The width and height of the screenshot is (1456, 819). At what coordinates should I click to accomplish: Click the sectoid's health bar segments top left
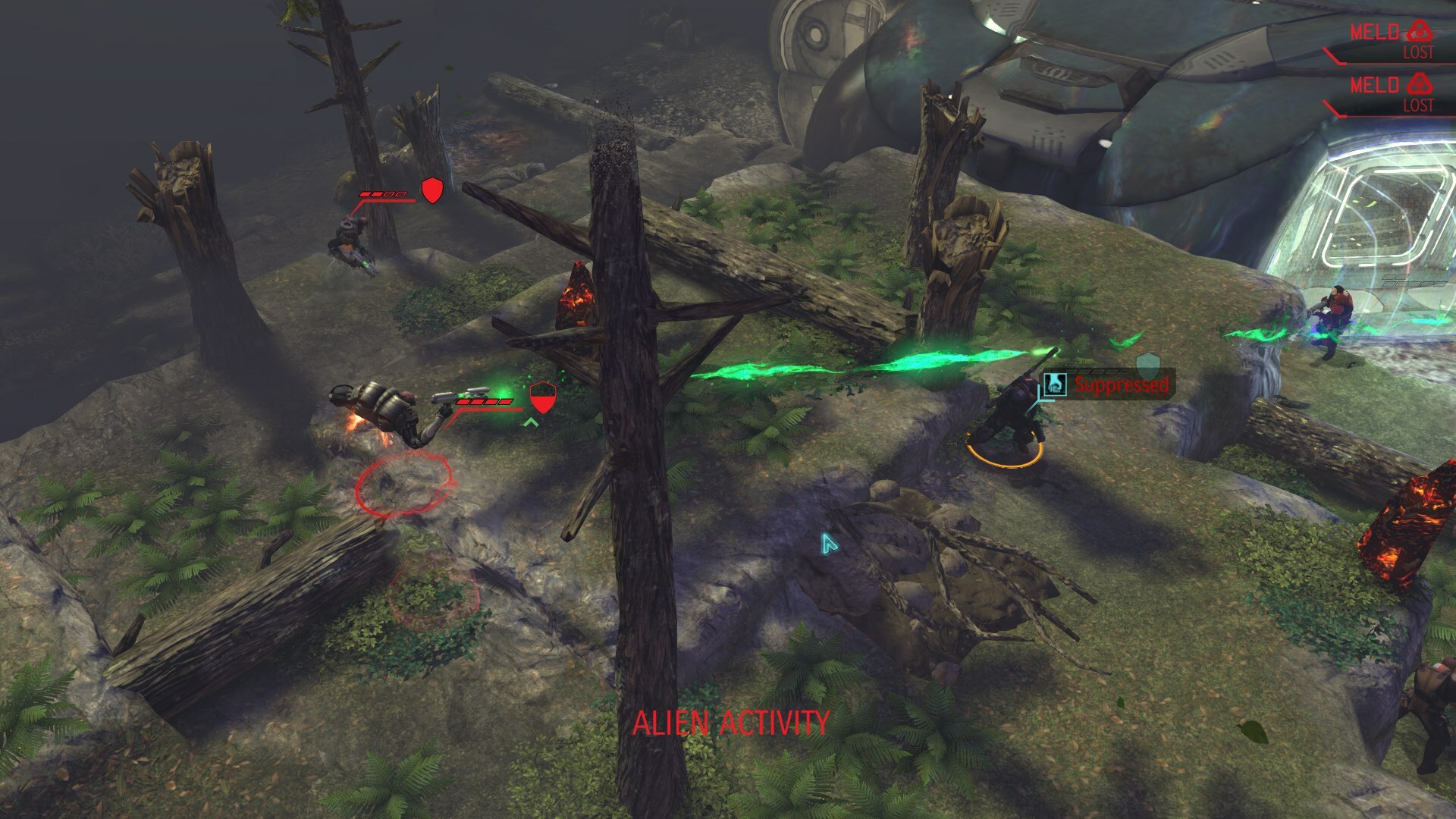click(383, 196)
